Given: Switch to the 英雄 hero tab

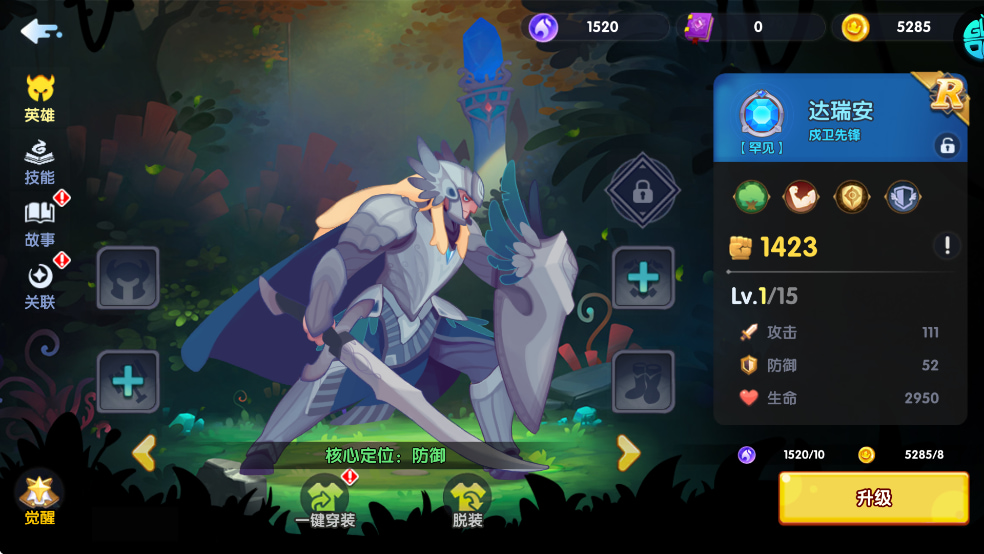Looking at the screenshot, I should pos(40,99).
